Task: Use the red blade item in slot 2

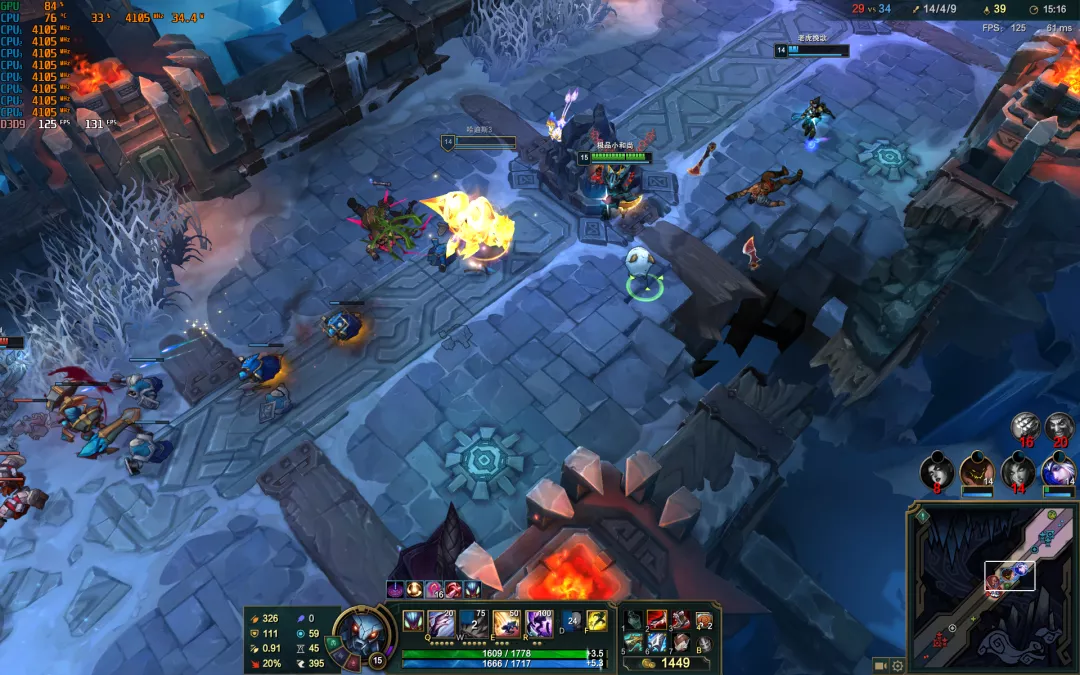Action: 655,620
